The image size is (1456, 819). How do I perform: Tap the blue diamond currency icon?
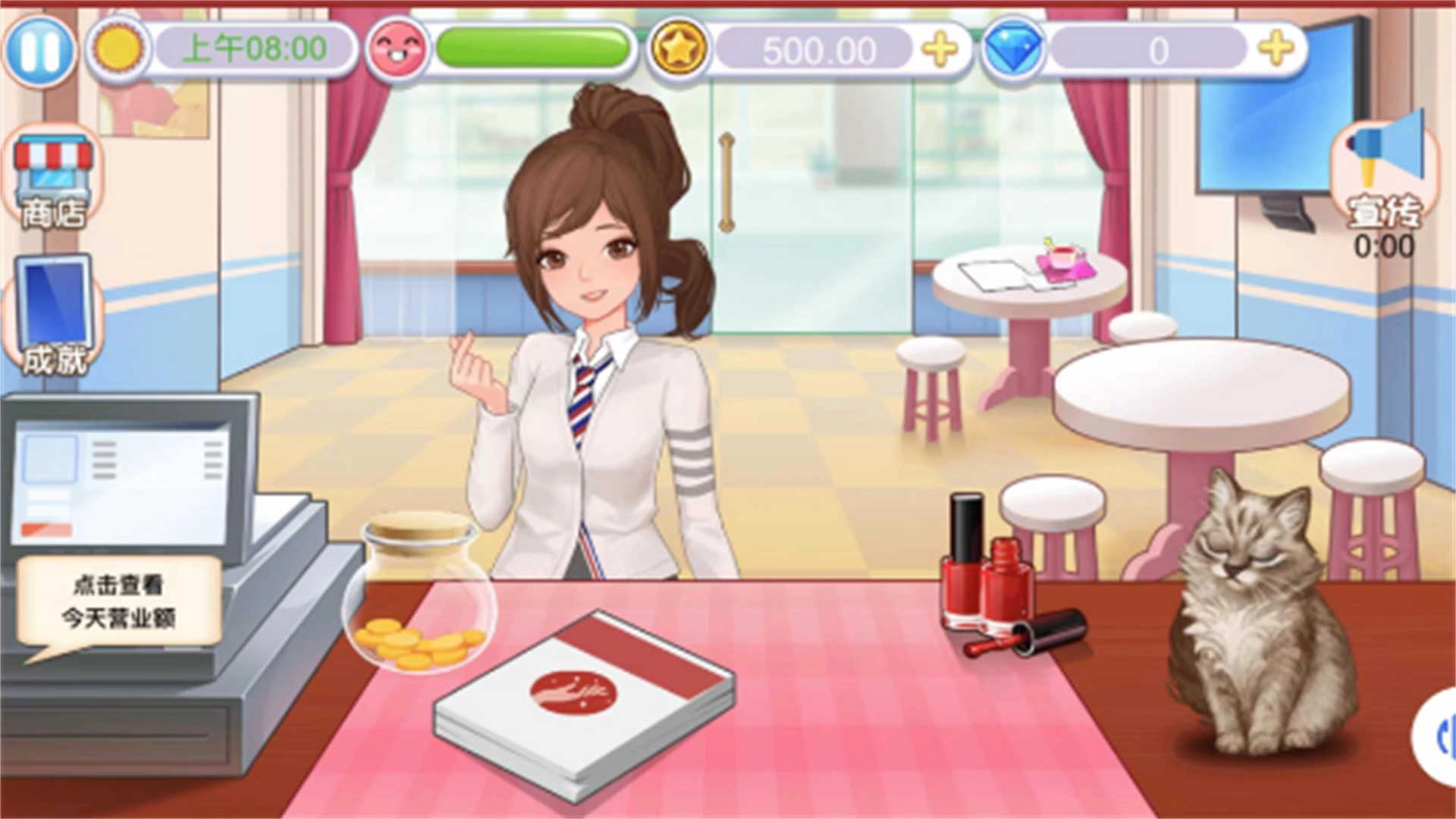[1014, 49]
